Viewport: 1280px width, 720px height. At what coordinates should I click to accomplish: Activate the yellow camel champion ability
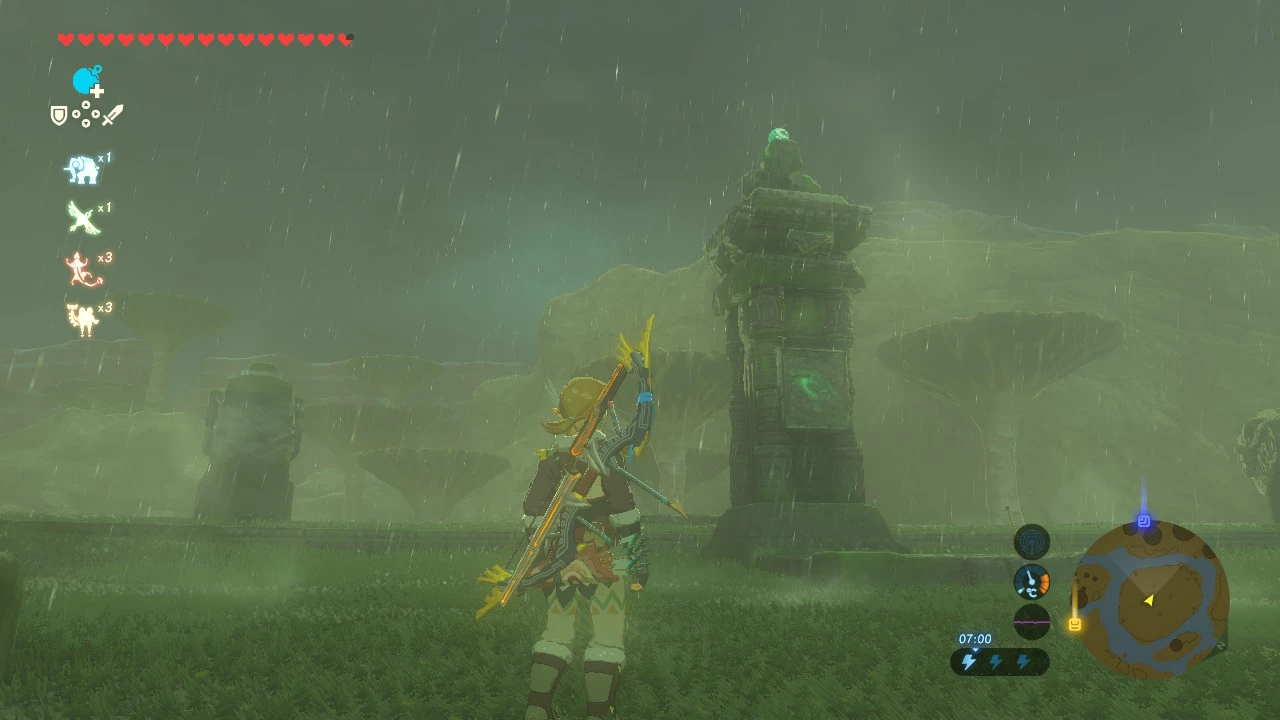(x=82, y=318)
